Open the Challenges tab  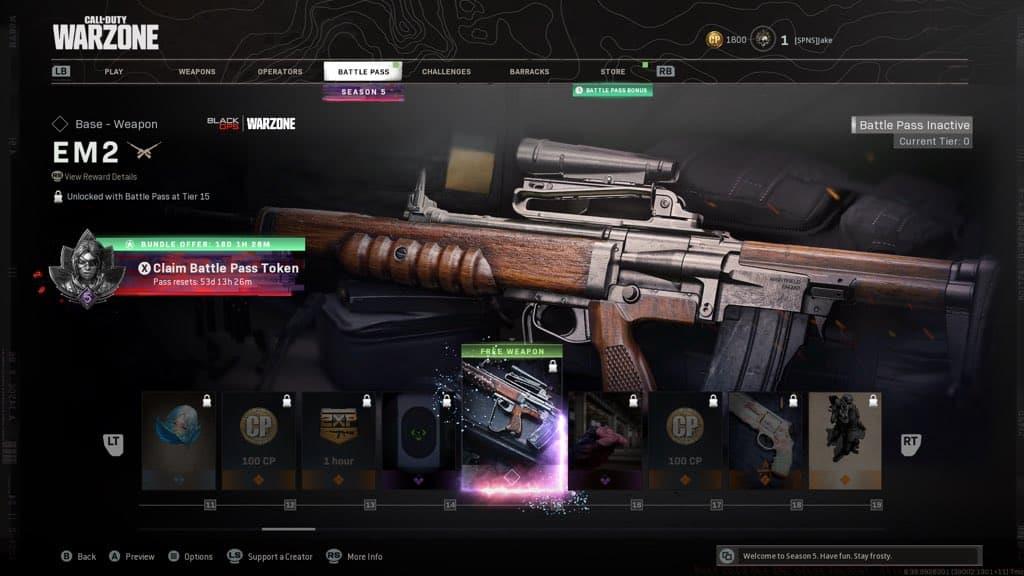(x=446, y=72)
